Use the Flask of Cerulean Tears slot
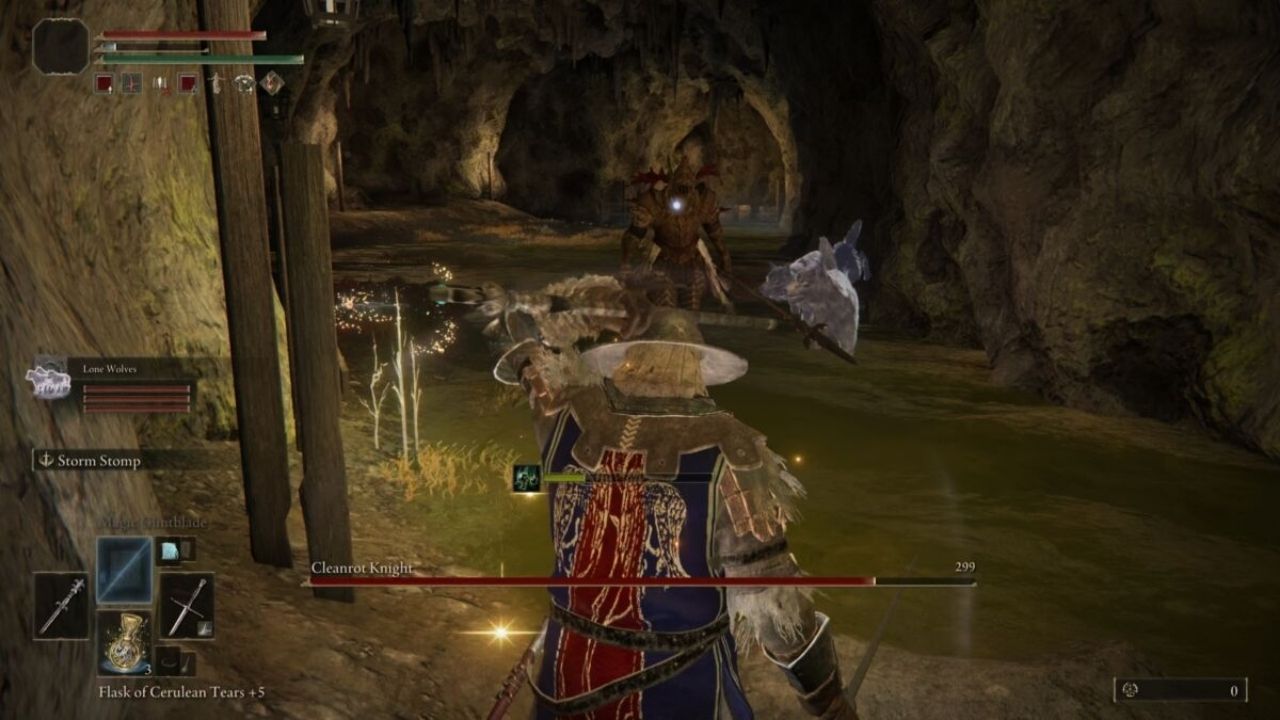The height and width of the screenshot is (720, 1280). (x=124, y=643)
